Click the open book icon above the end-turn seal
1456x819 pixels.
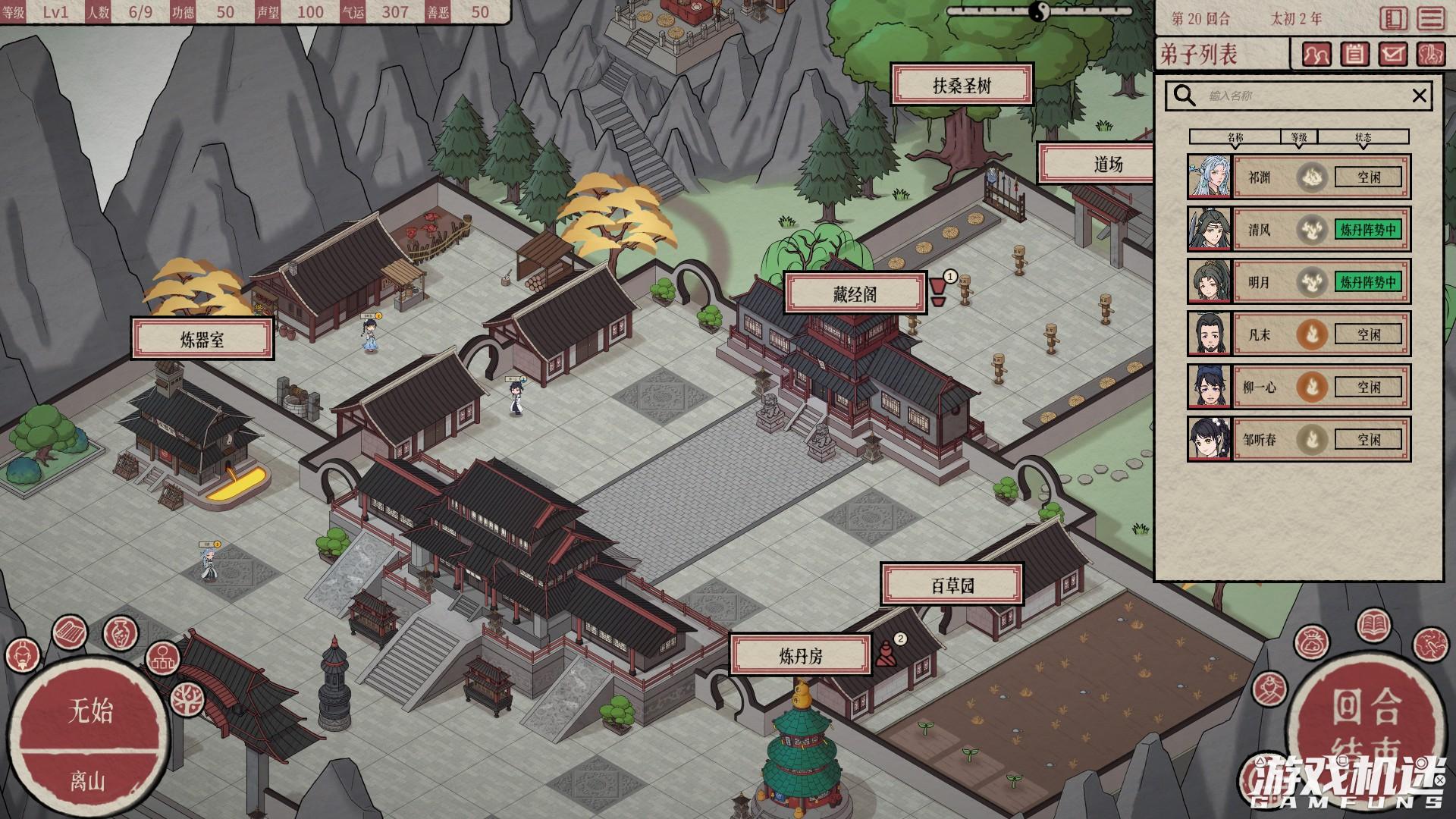click(x=1374, y=627)
